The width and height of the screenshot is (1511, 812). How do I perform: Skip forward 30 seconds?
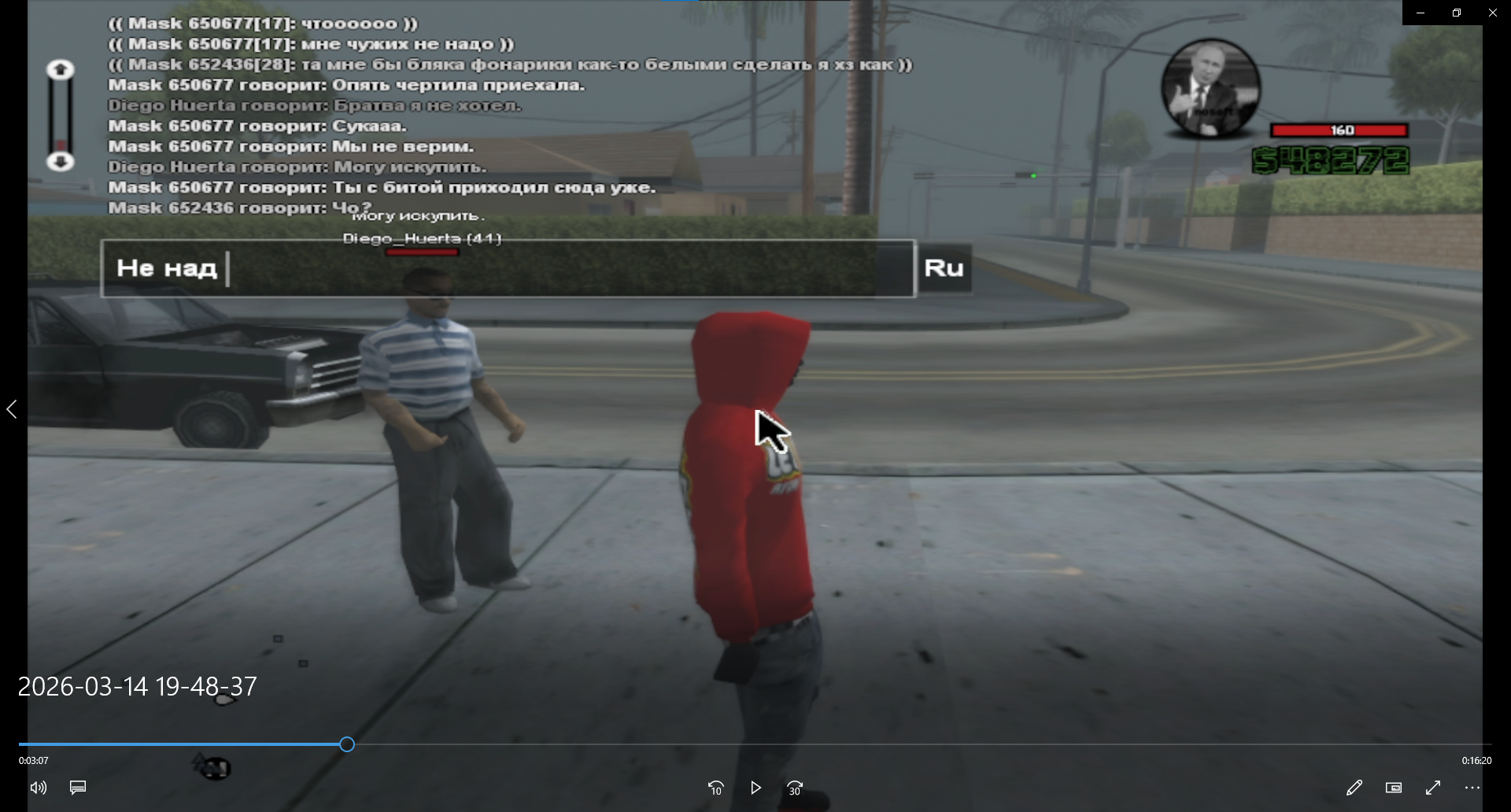[795, 788]
